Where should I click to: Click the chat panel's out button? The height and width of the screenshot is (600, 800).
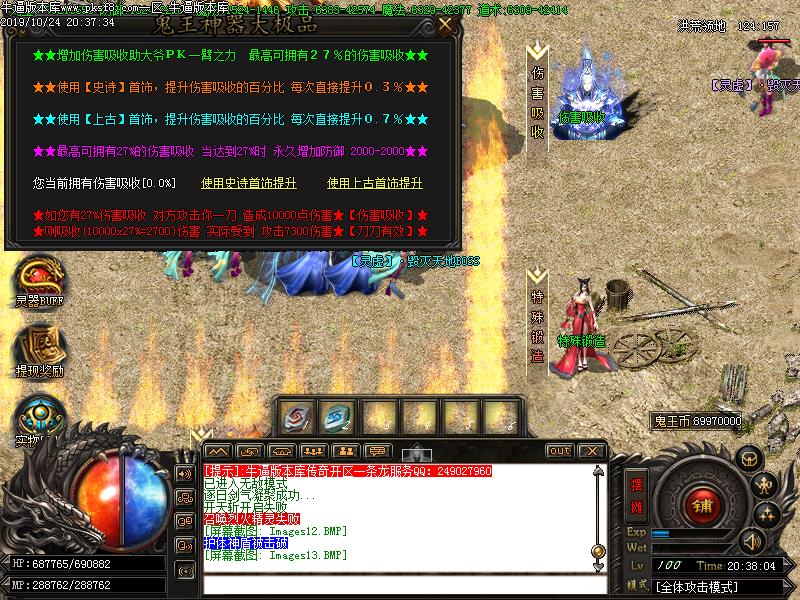click(x=560, y=451)
